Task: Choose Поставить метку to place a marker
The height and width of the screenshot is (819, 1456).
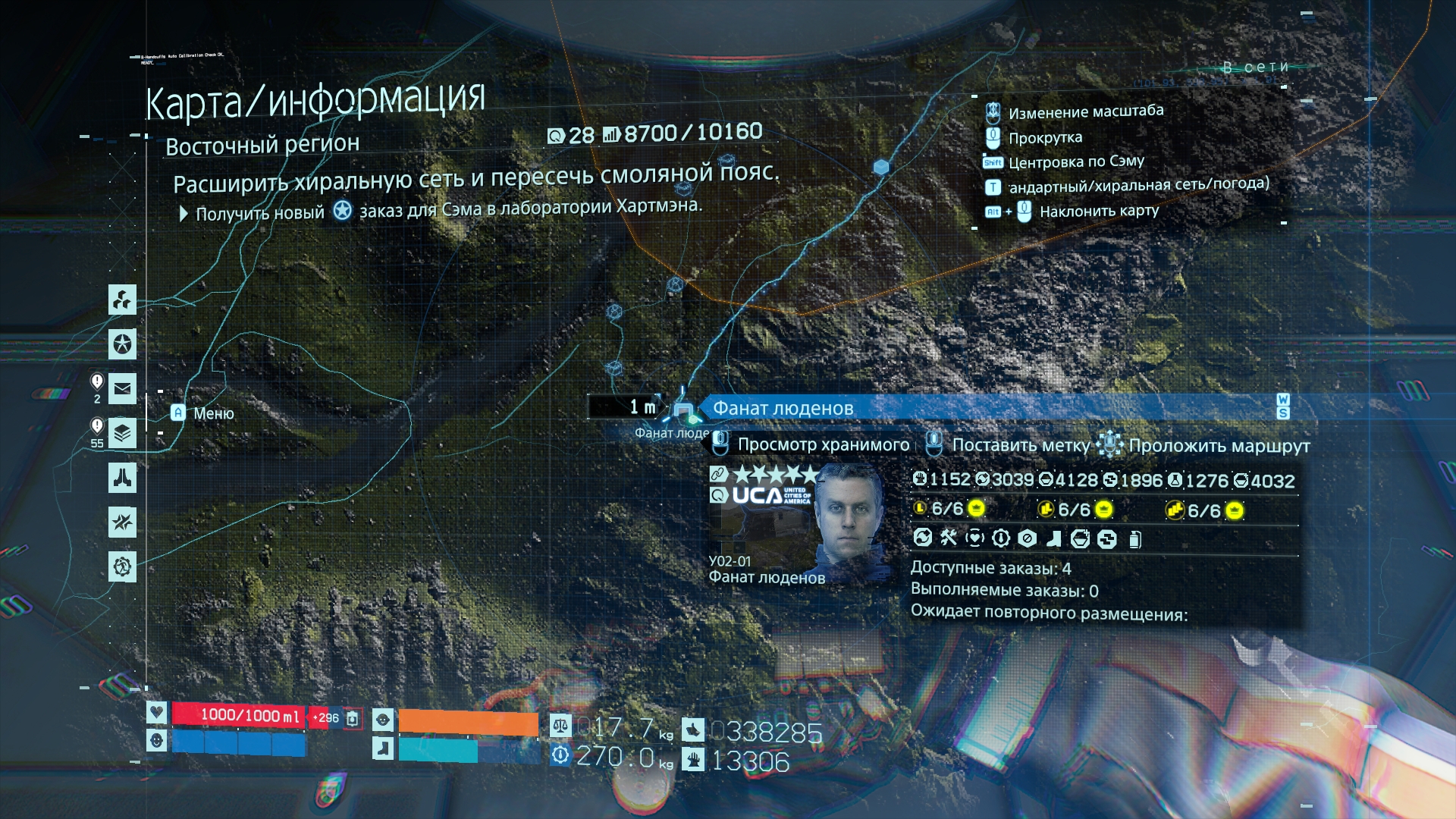Action: coord(1020,446)
